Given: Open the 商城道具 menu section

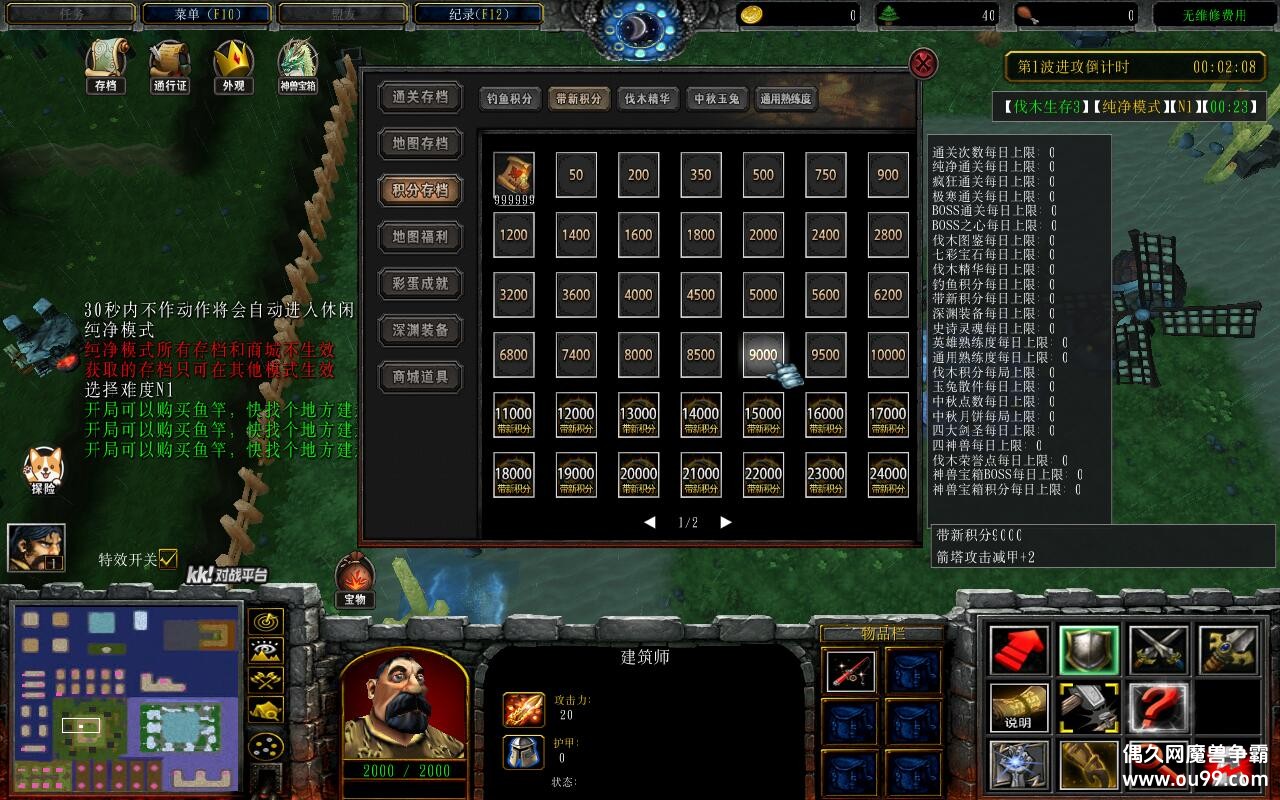Looking at the screenshot, I should click(420, 377).
